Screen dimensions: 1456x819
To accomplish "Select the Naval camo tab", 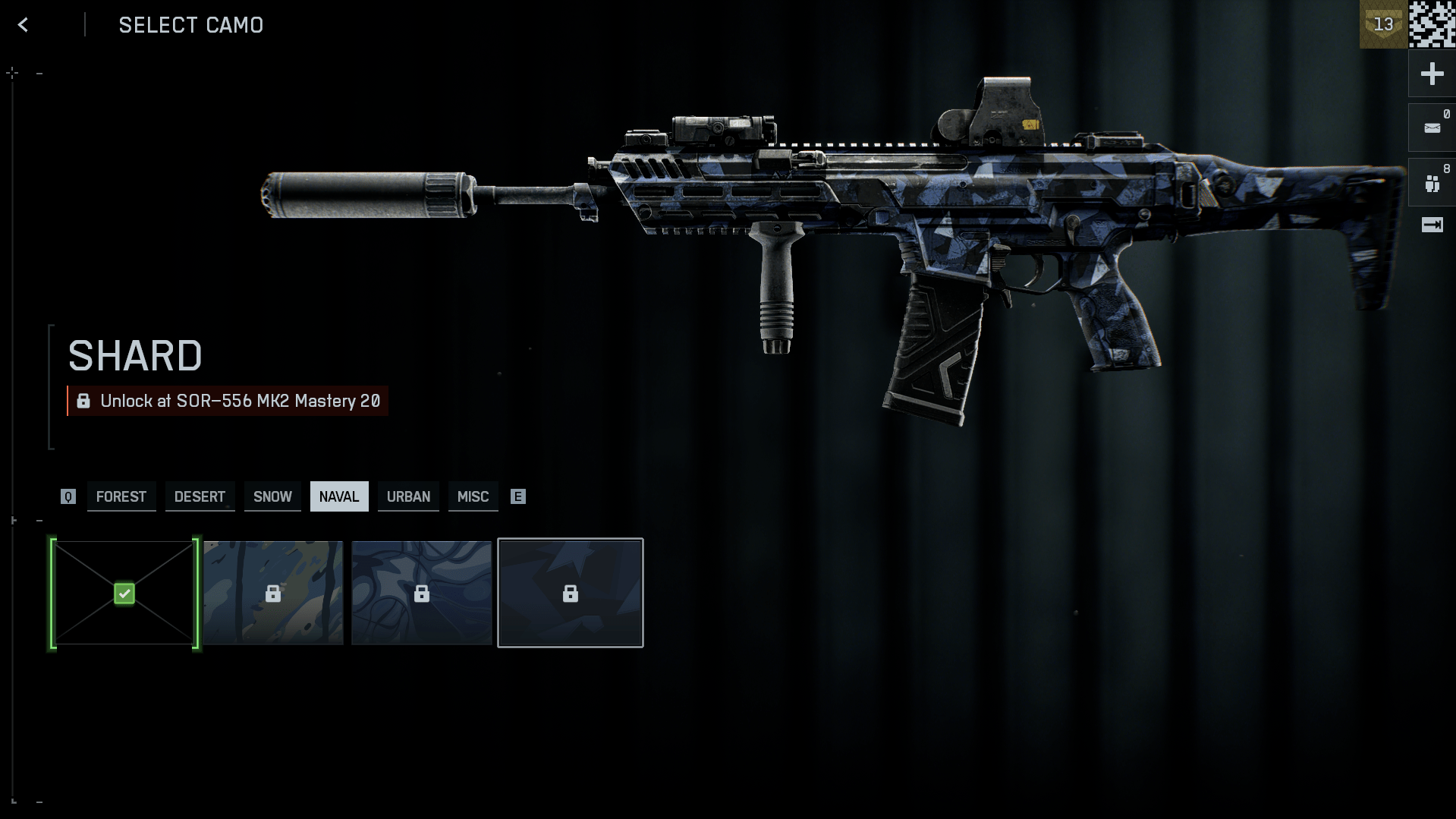I will (339, 496).
